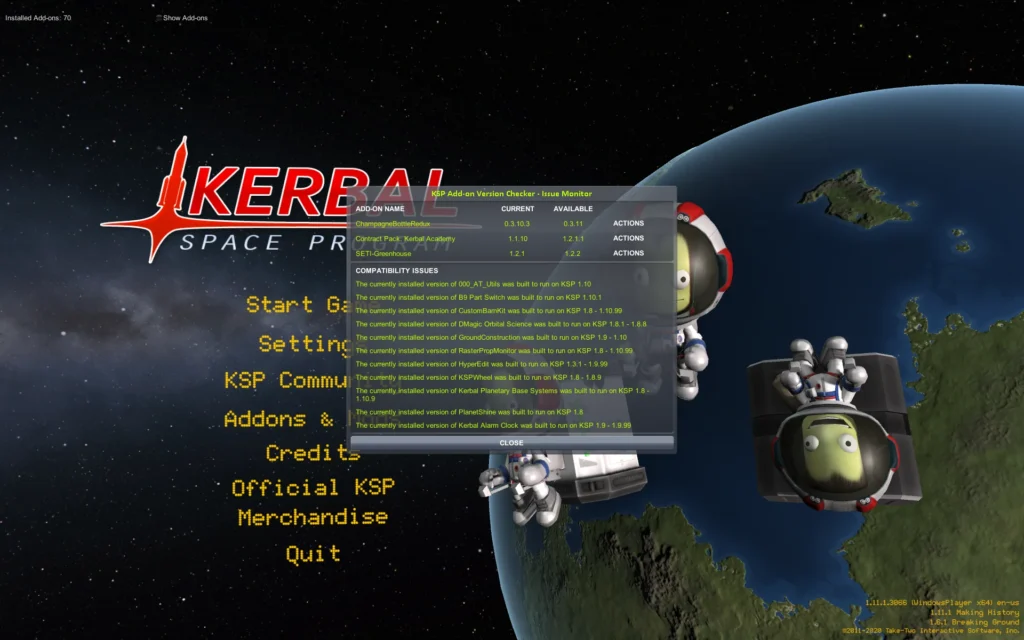Close the Add-on Version Checker dialog
The height and width of the screenshot is (640, 1024).
coord(511,442)
